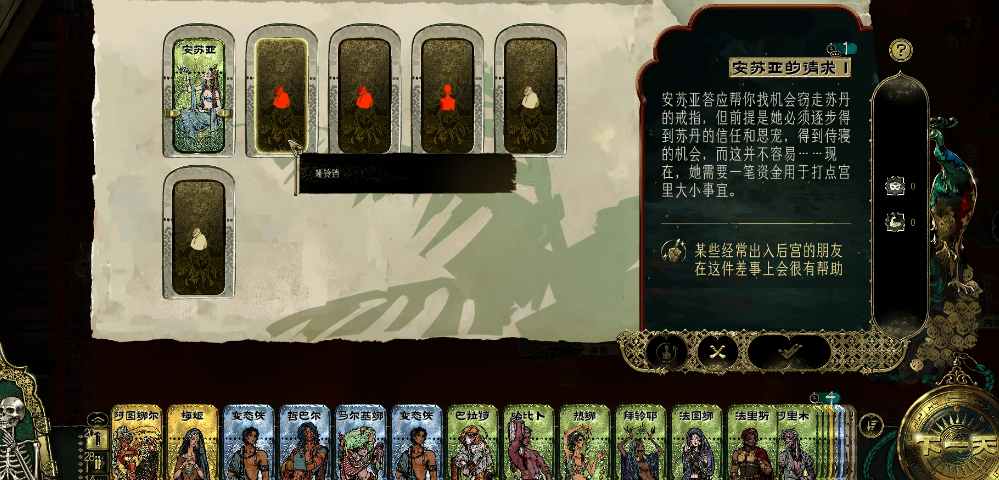Select the 马尔基娜 card
This screenshot has height=480, width=999.
pyautogui.click(x=361, y=445)
